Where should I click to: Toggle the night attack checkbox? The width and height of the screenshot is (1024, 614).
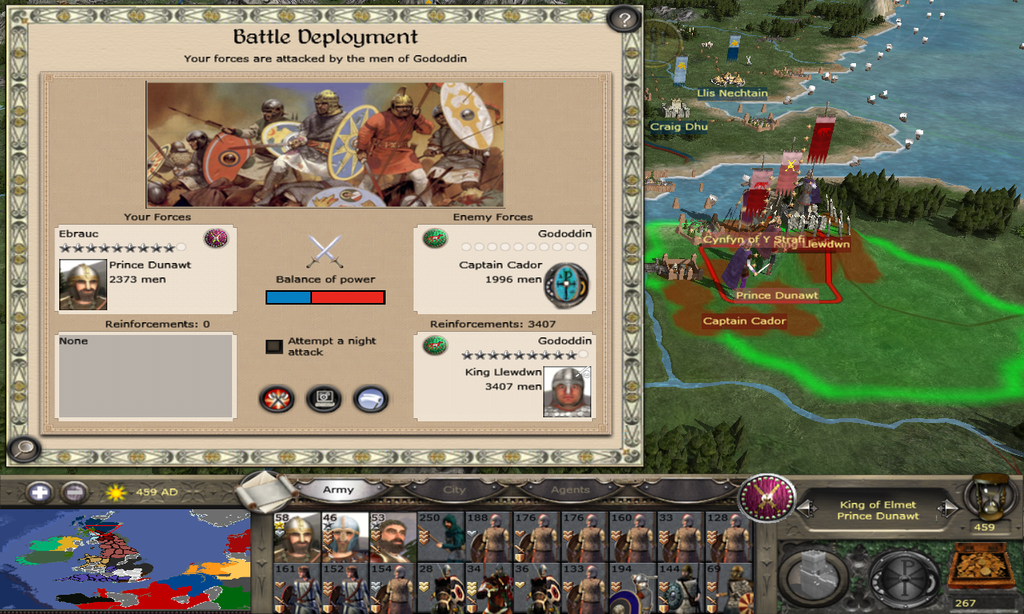tap(273, 346)
